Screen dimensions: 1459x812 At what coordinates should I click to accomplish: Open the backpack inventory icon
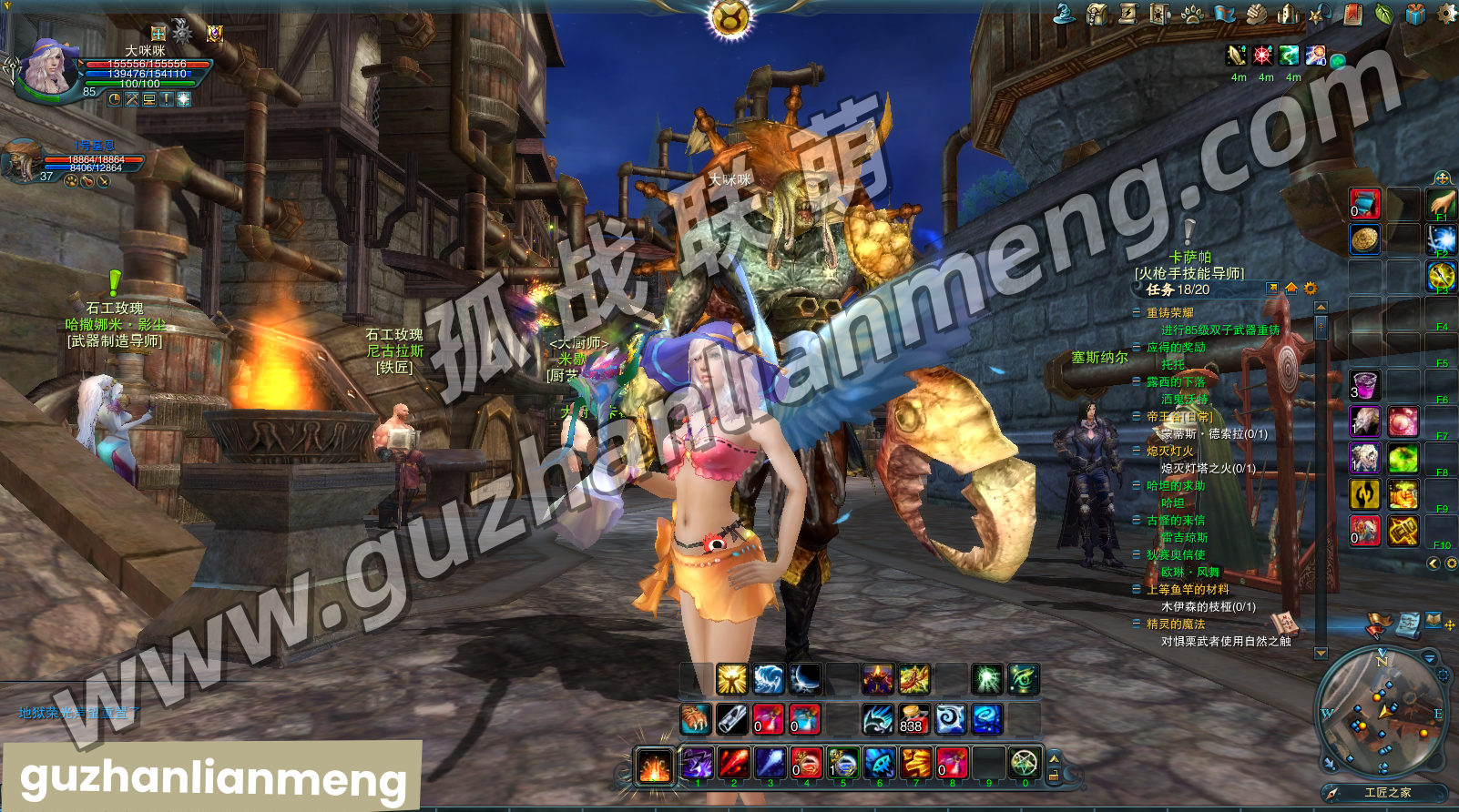1097,14
